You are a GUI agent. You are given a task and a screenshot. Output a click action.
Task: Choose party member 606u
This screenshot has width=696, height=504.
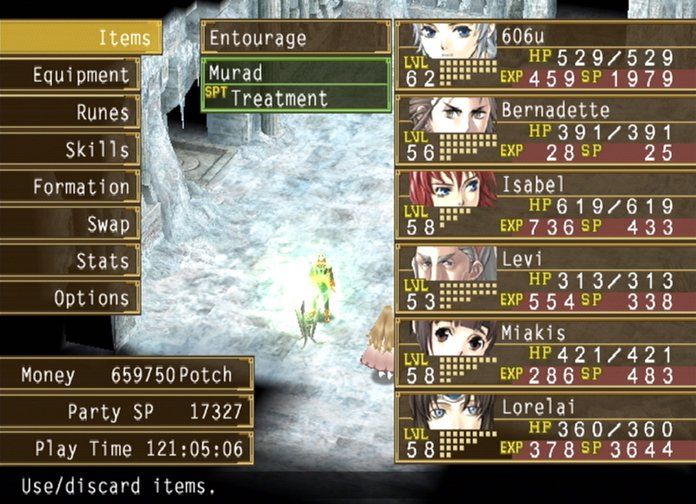pyautogui.click(x=546, y=55)
